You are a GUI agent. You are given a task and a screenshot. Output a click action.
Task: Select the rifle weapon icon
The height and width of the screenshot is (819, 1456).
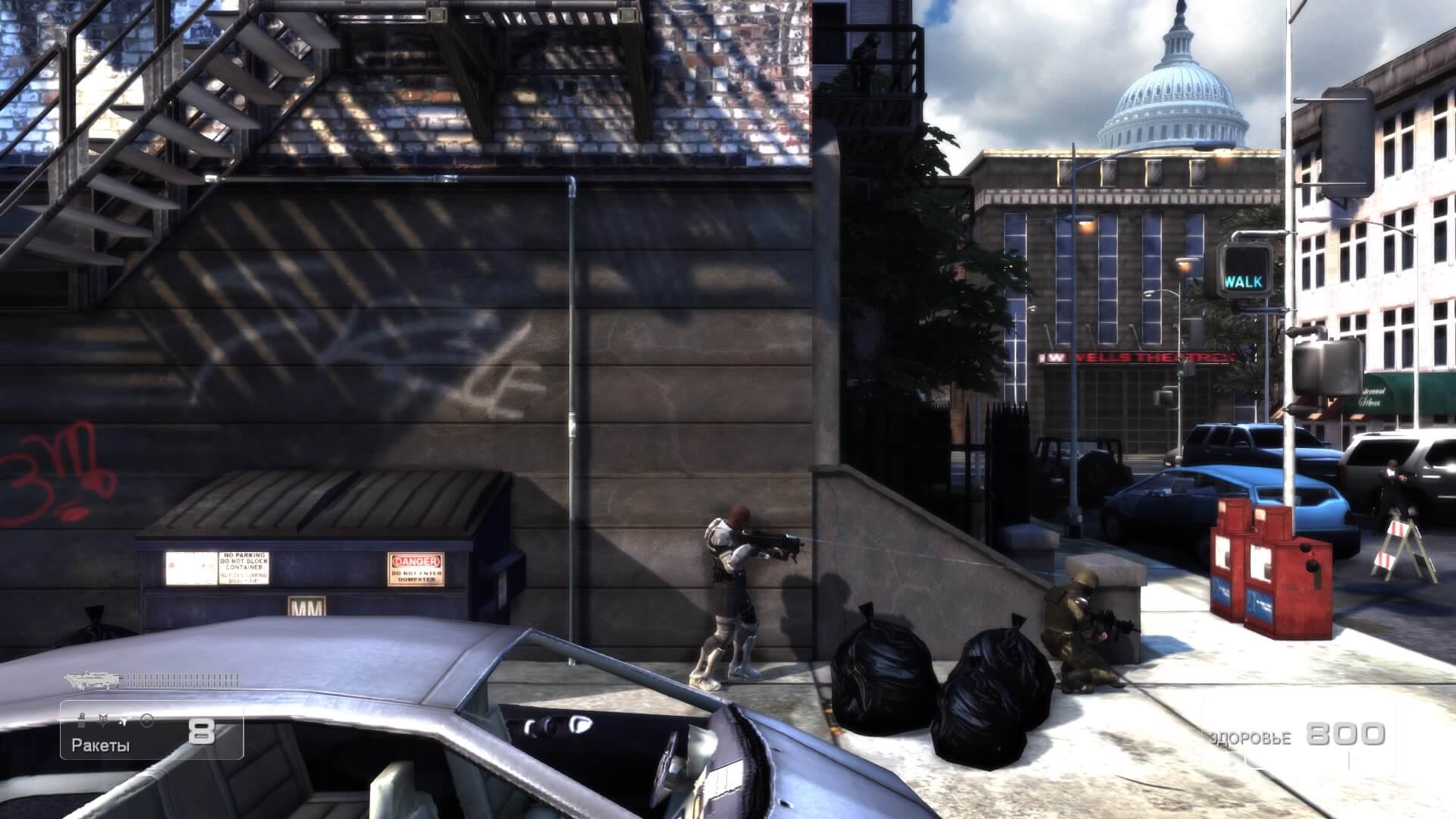click(93, 679)
